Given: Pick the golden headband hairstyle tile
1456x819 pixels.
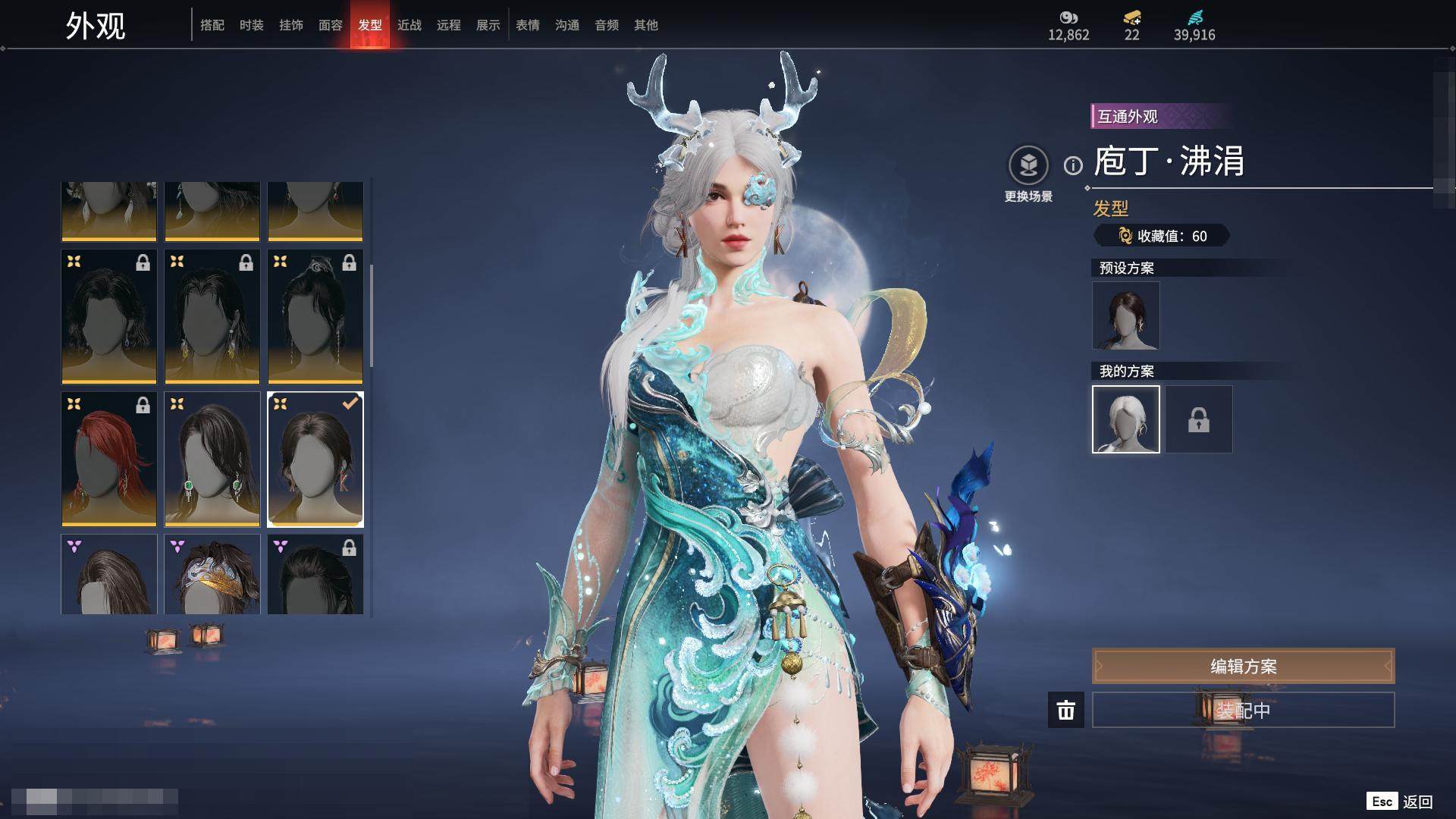Looking at the screenshot, I should click(x=212, y=575).
